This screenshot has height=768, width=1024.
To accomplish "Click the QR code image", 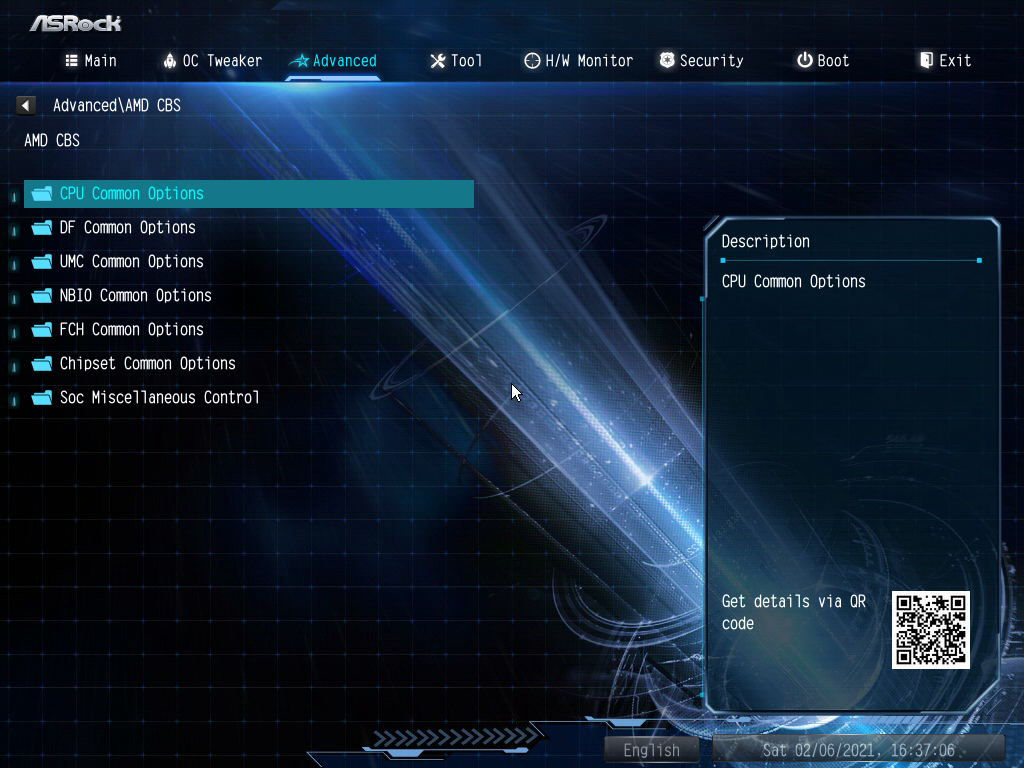I will point(931,629).
